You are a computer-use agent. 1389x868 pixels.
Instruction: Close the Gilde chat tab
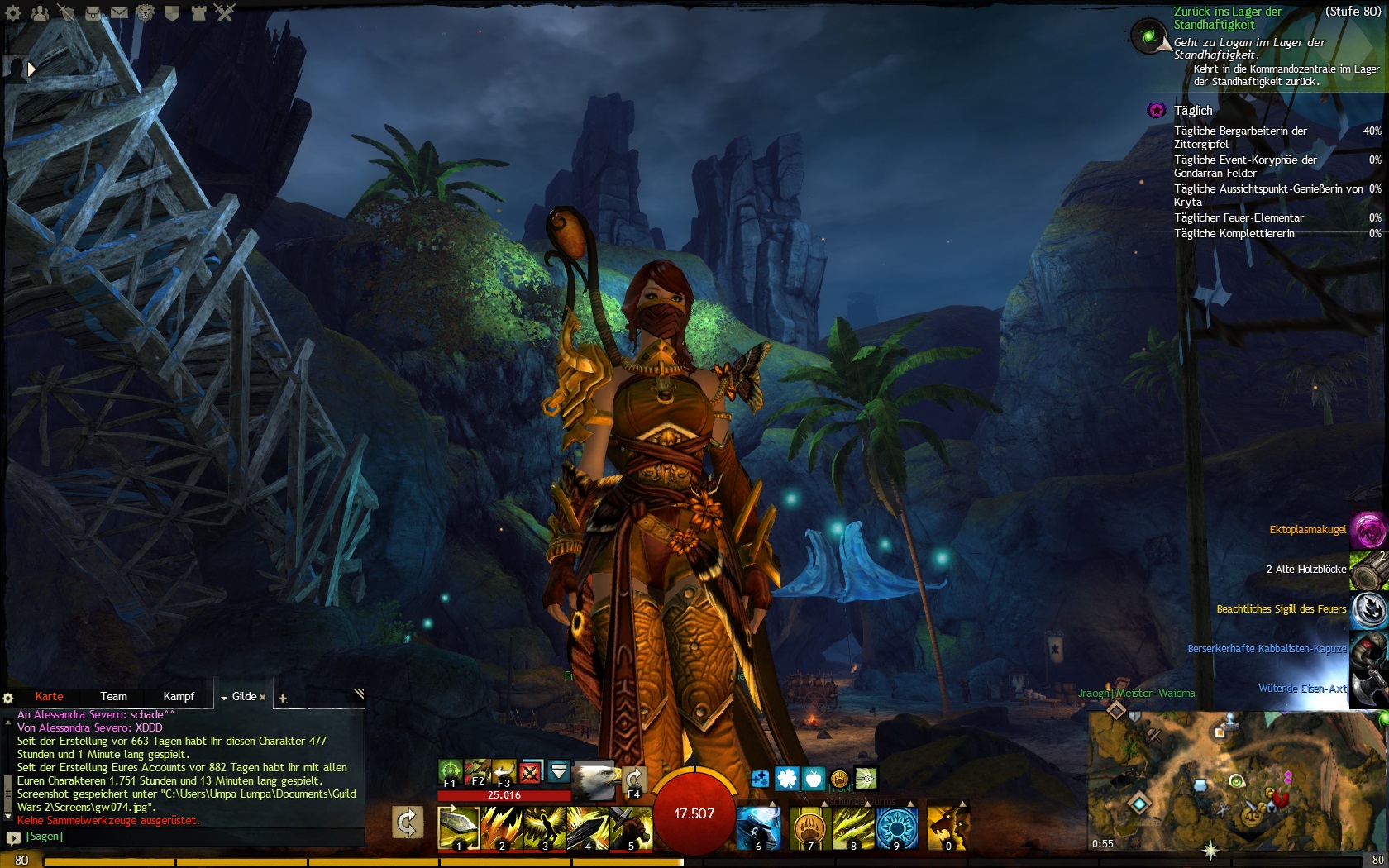click(x=263, y=698)
